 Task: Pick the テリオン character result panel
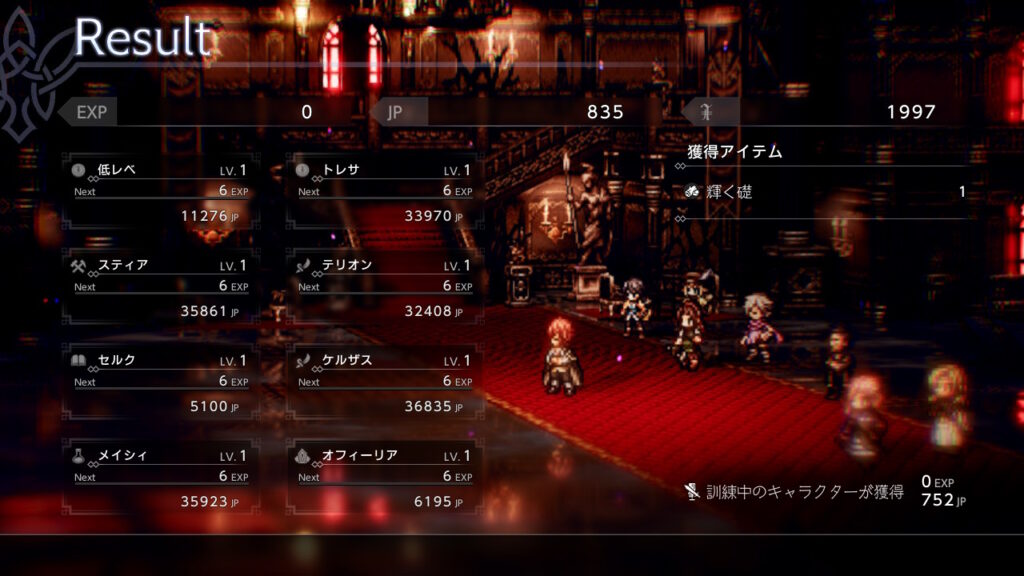pos(384,287)
